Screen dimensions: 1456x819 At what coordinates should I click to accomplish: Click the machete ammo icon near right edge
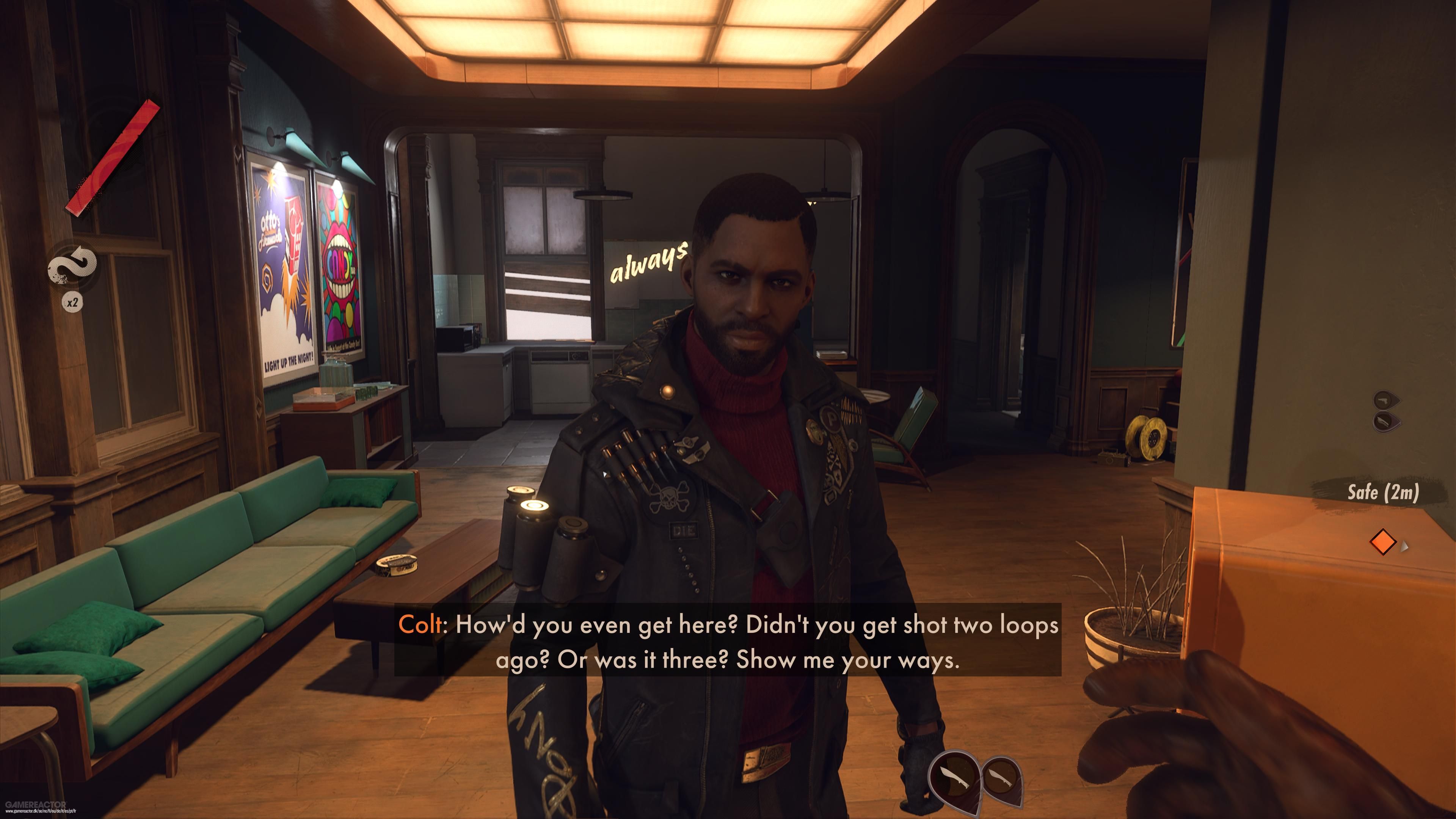(x=1383, y=400)
